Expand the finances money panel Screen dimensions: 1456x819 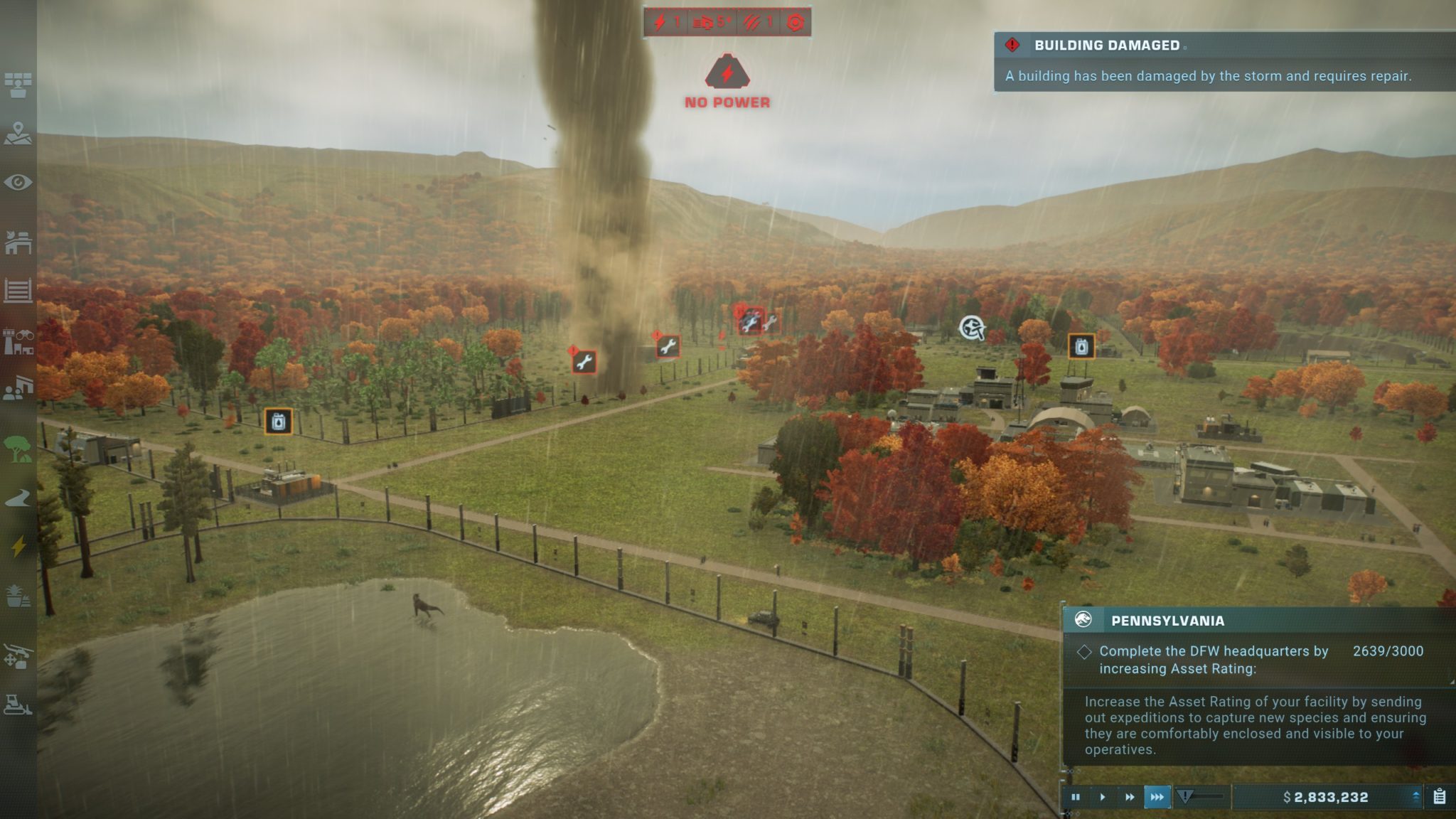click(1415, 797)
